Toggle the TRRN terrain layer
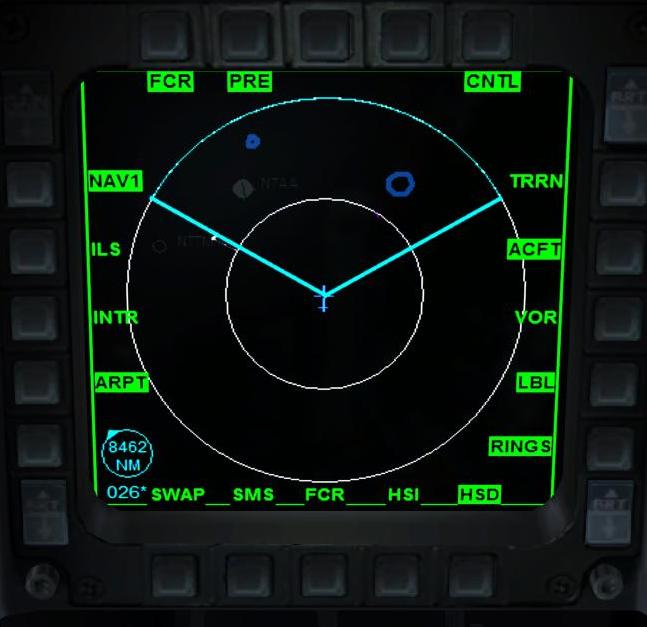Image resolution: width=647 pixels, height=627 pixels. click(x=536, y=181)
